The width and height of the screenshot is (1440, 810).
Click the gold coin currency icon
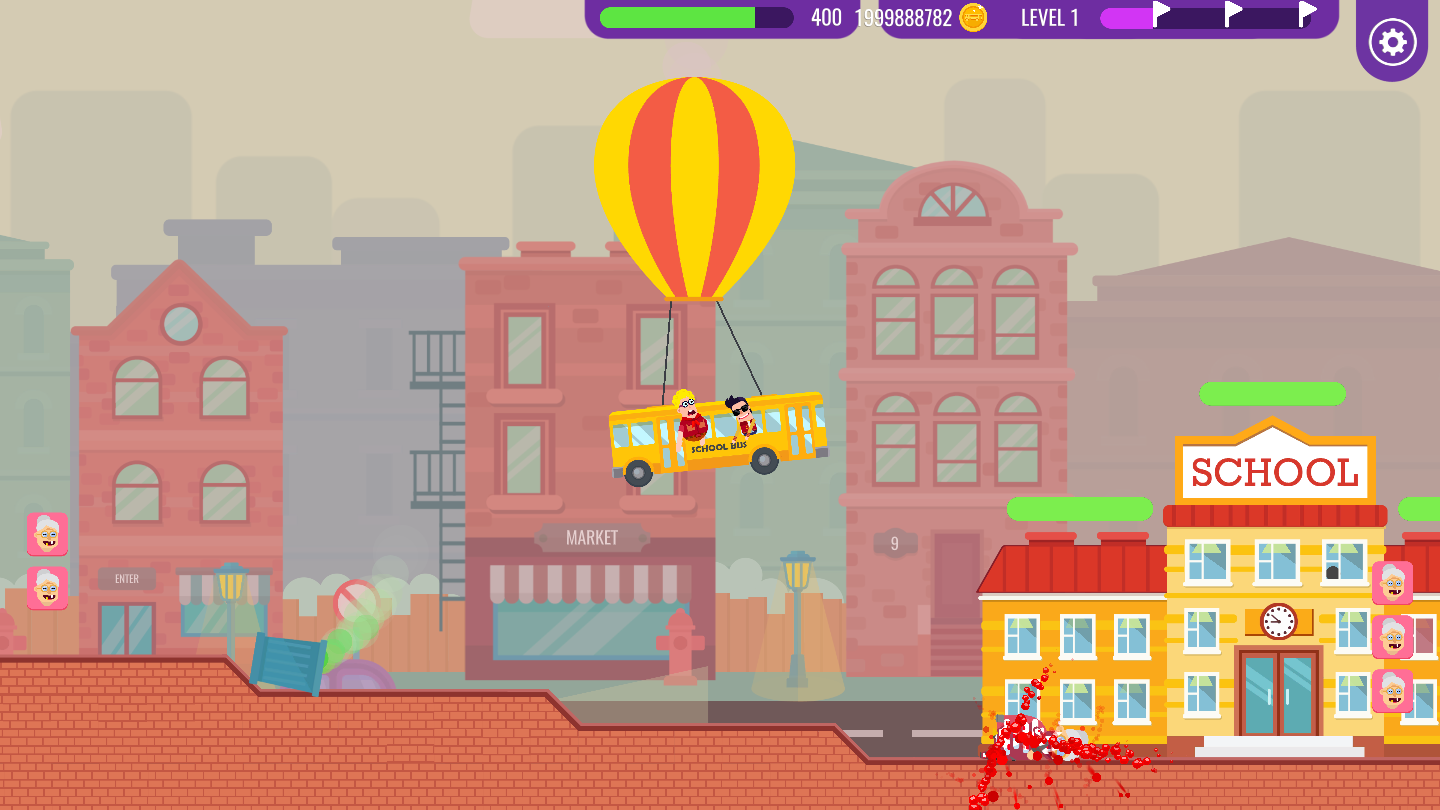(973, 18)
